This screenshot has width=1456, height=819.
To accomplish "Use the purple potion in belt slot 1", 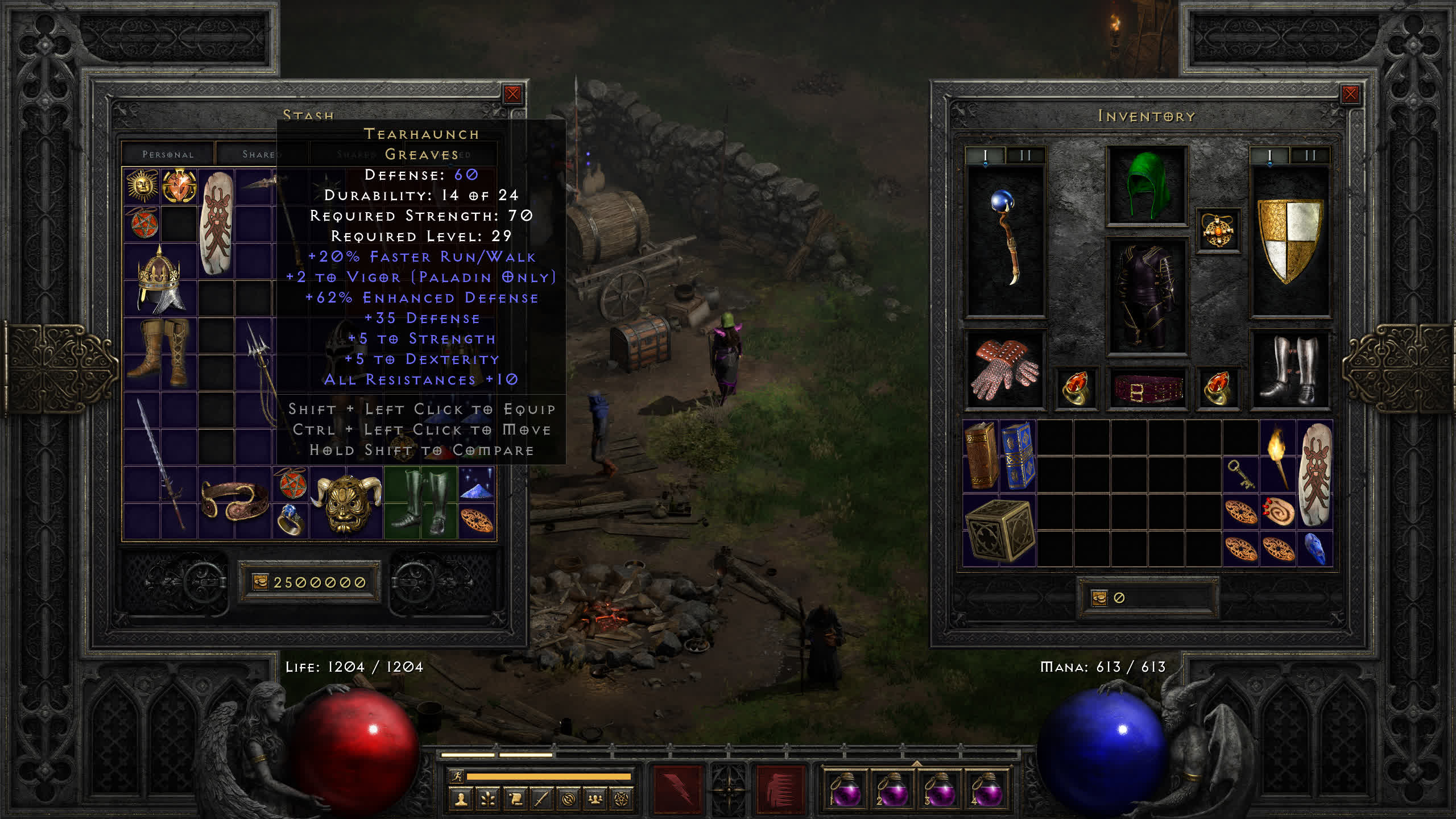I will point(845,789).
